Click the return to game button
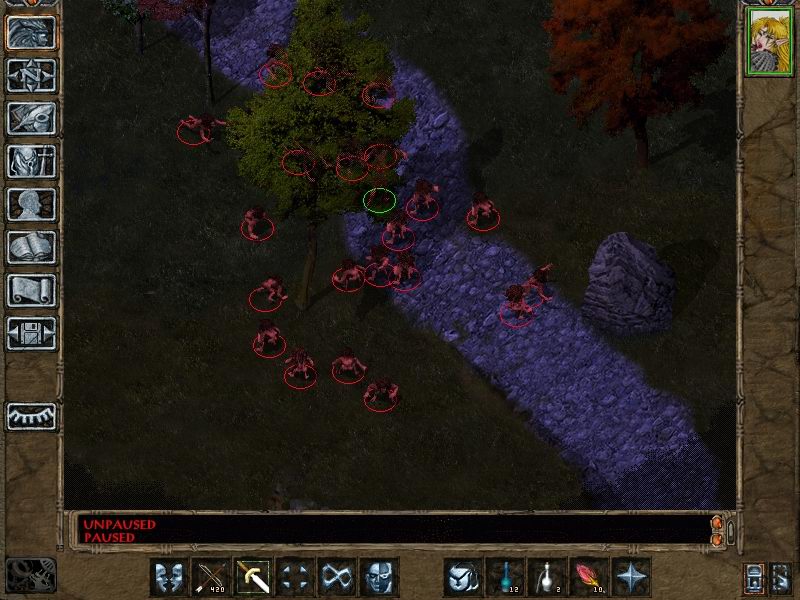800x600 pixels. (32, 32)
